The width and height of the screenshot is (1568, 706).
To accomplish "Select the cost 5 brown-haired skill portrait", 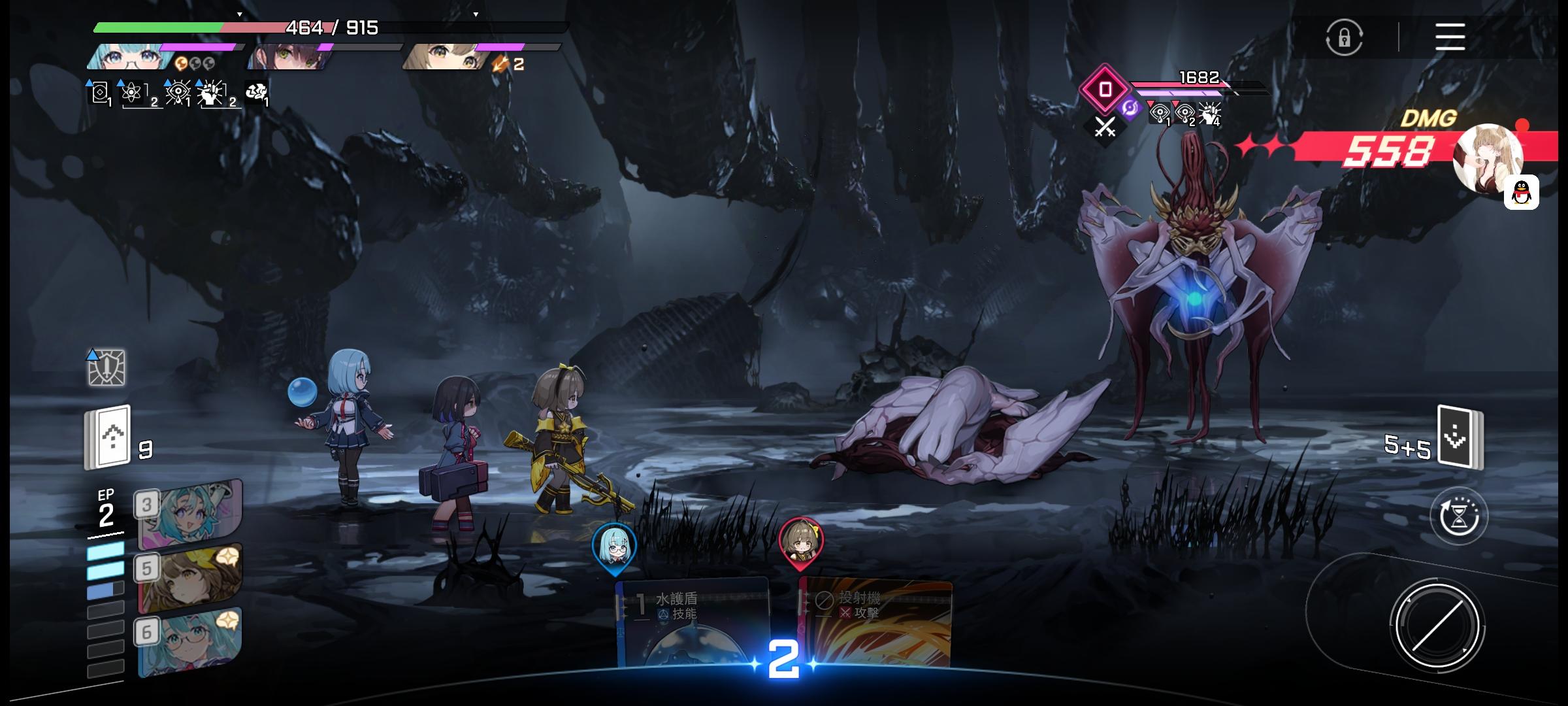I will 189,577.
